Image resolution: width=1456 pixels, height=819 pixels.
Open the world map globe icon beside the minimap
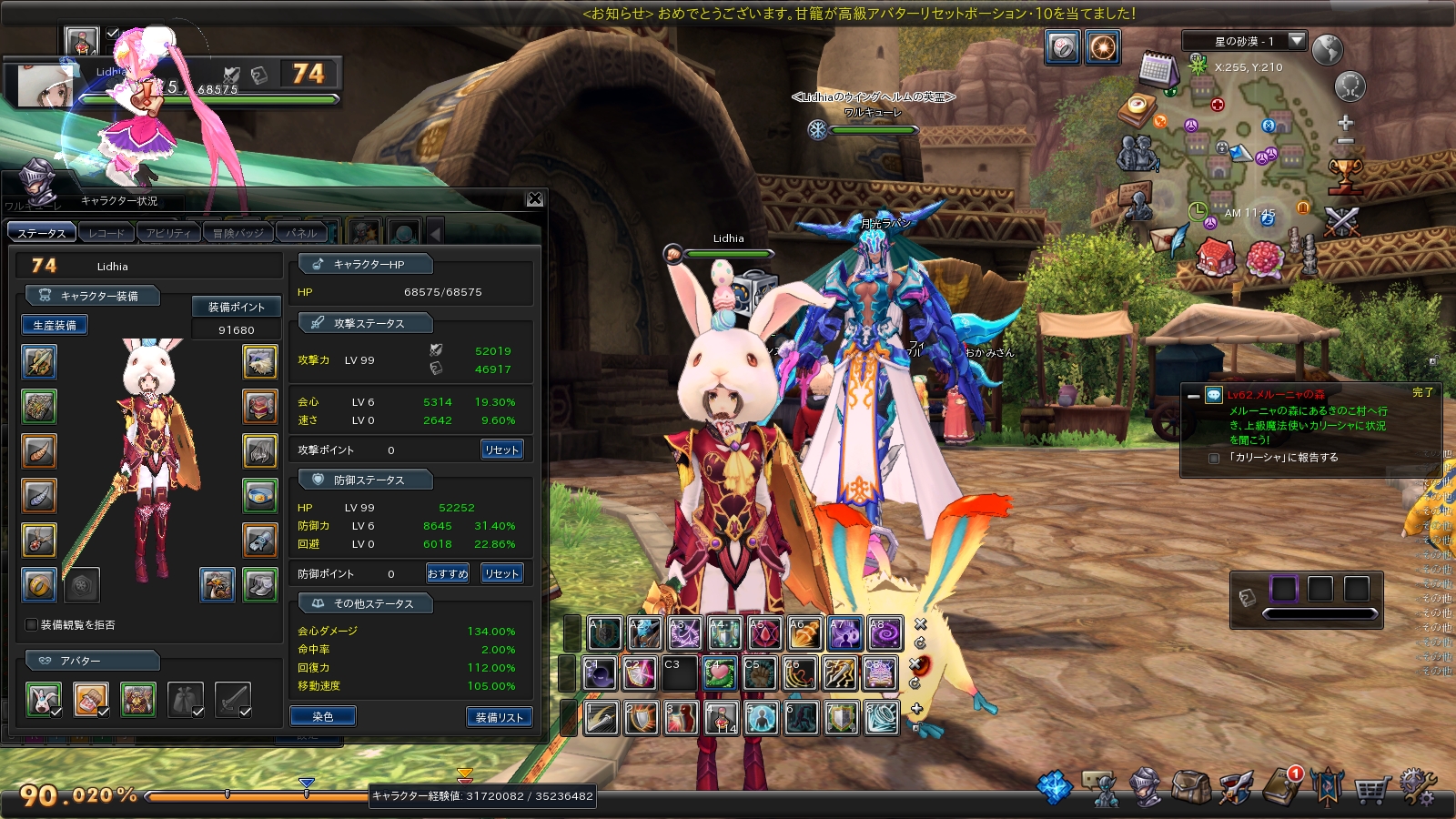click(x=1328, y=47)
